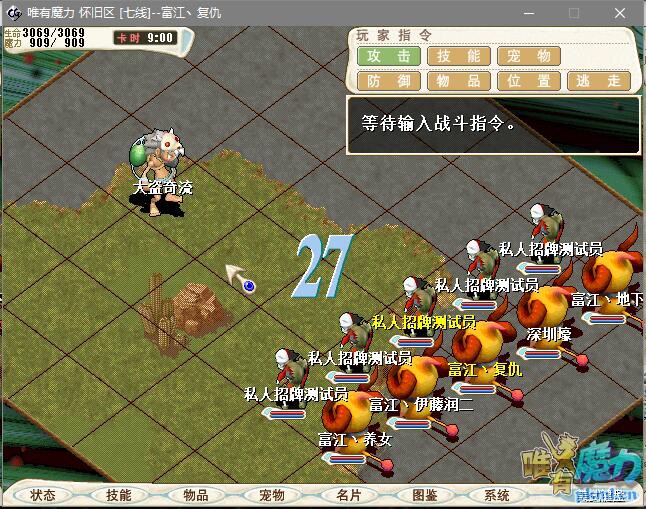Open 图鉴 (Album) from the bottom bar

point(423,495)
